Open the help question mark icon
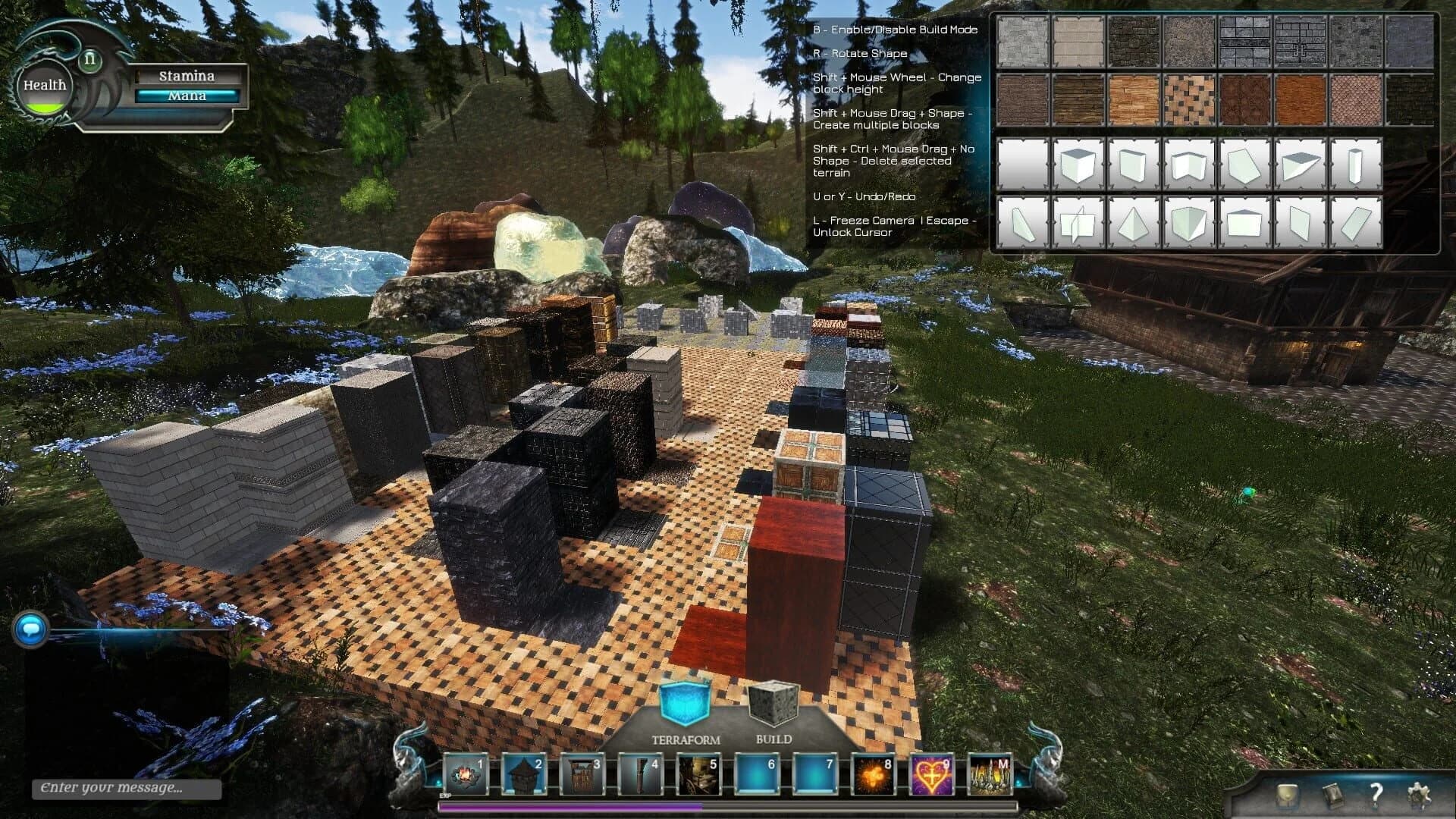1456x819 pixels. (1376, 795)
